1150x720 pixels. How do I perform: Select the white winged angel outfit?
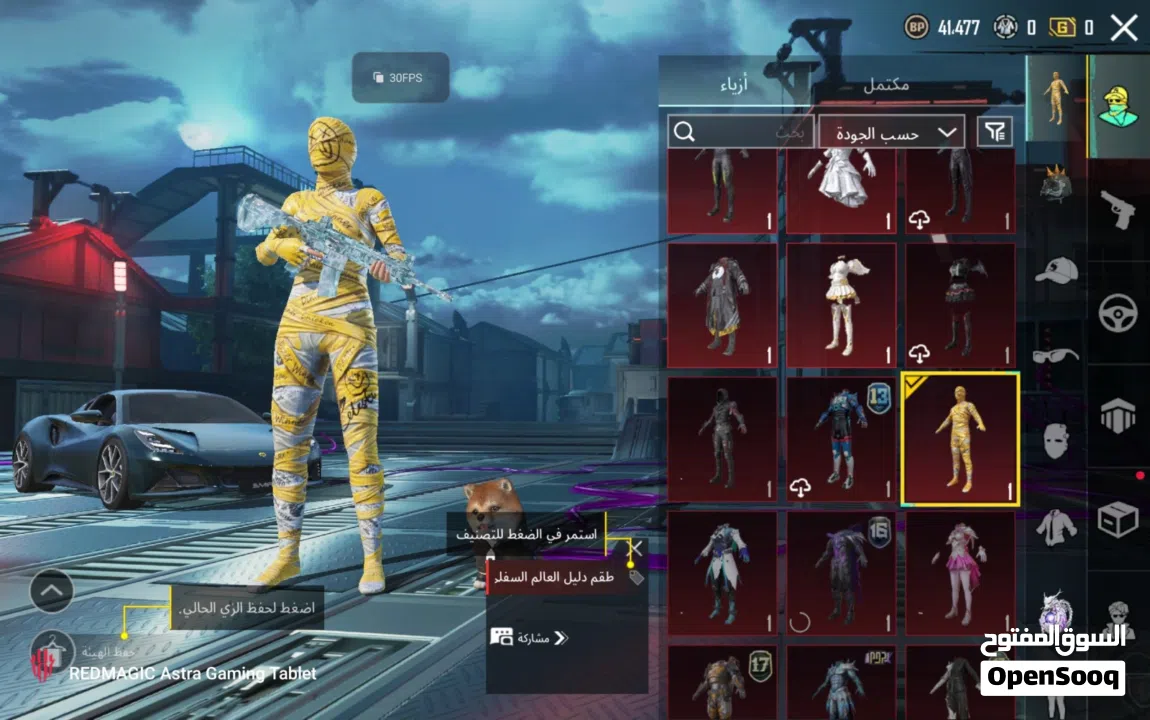point(841,305)
